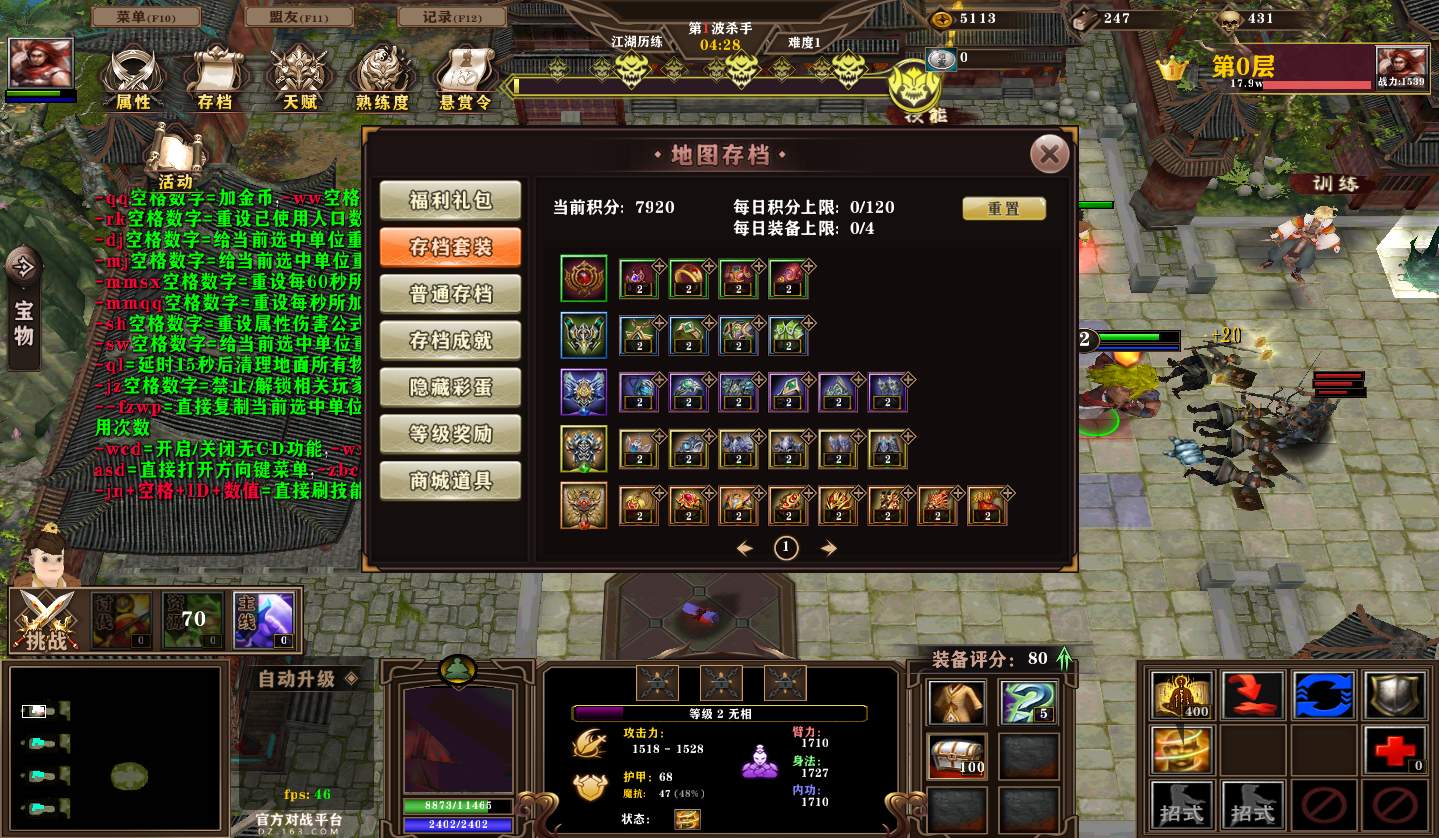Open the 记录 (F12) log
The width and height of the screenshot is (1439, 838).
452,17
